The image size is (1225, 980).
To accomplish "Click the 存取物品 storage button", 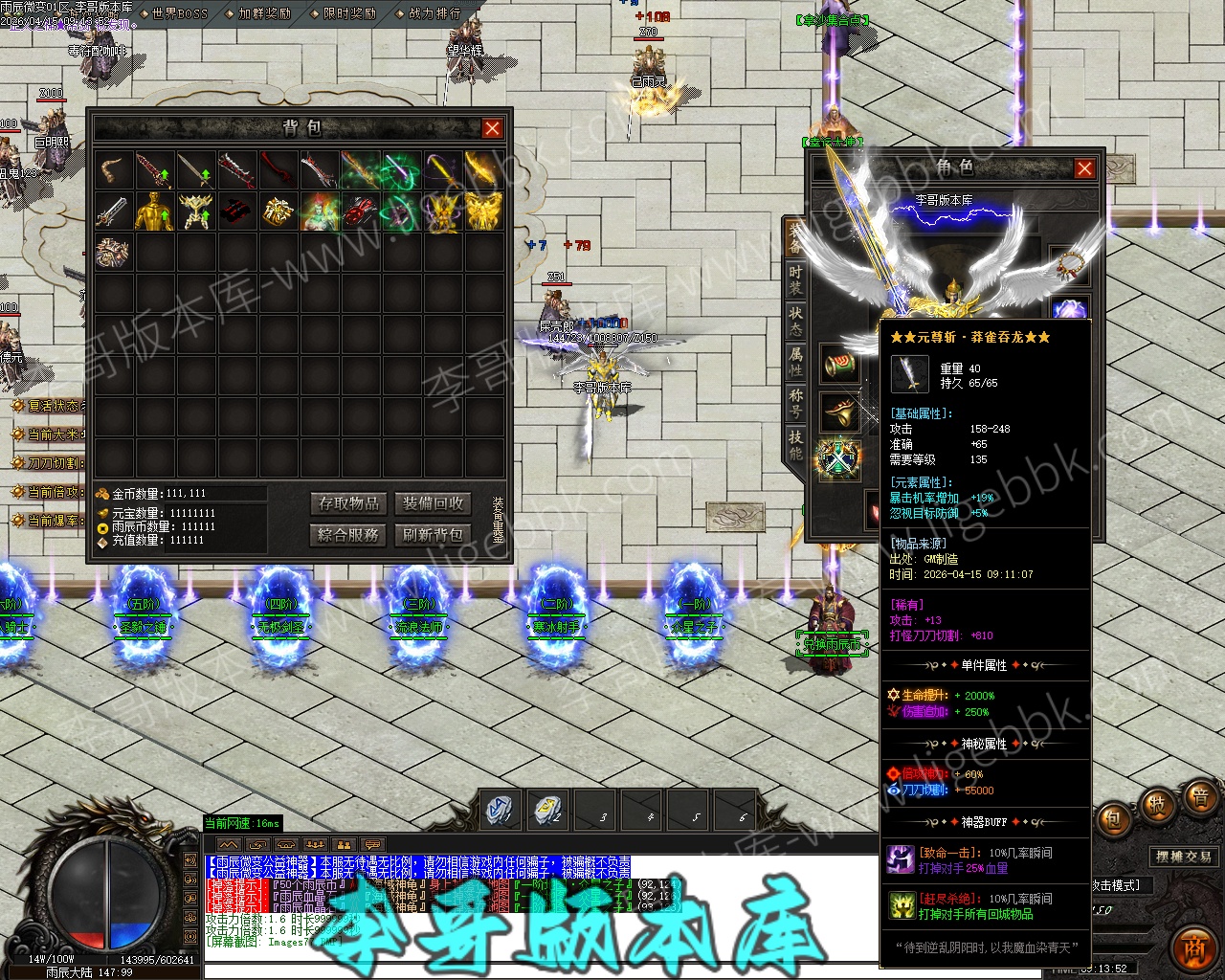I will point(349,503).
